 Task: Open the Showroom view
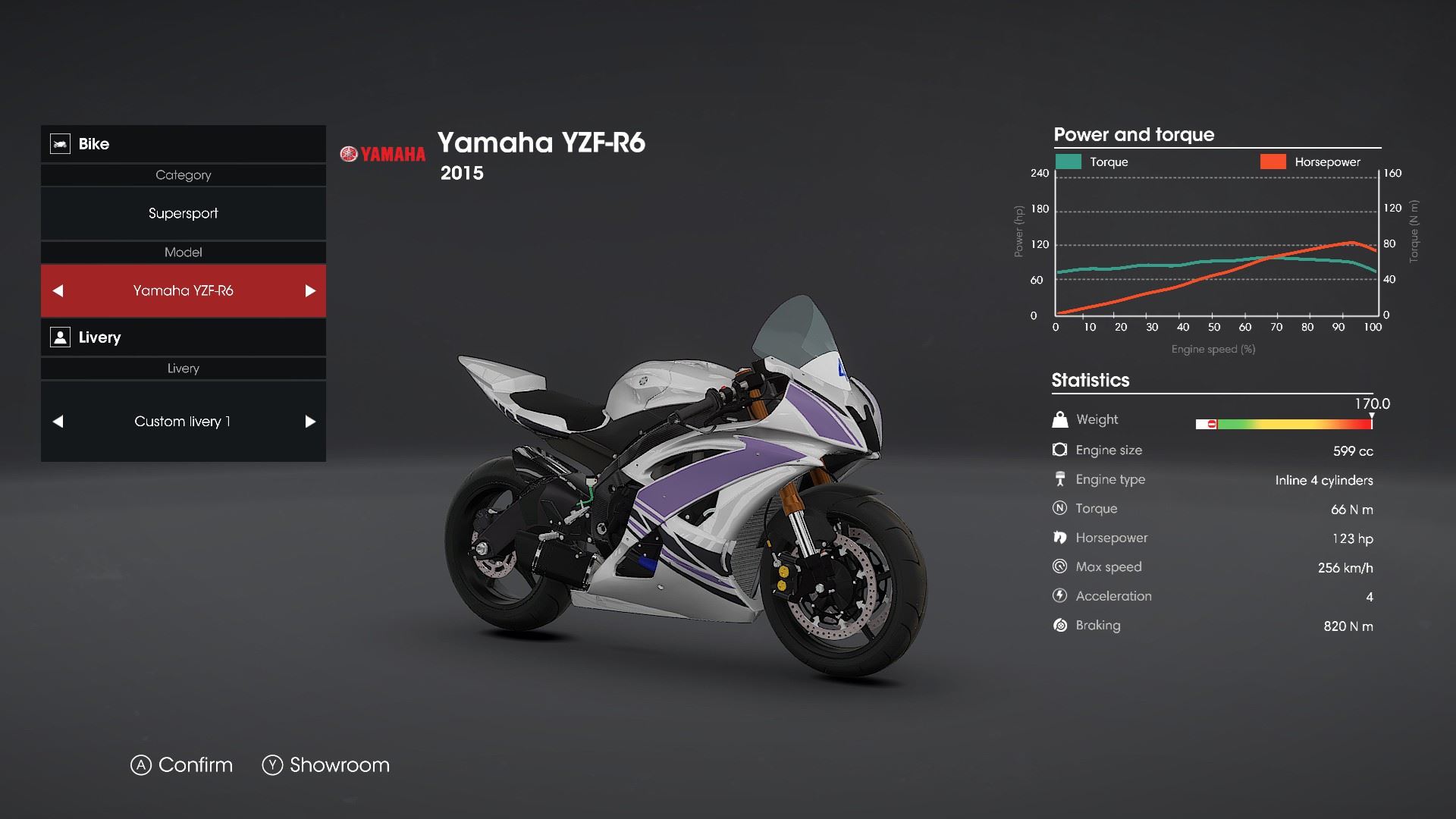(326, 765)
